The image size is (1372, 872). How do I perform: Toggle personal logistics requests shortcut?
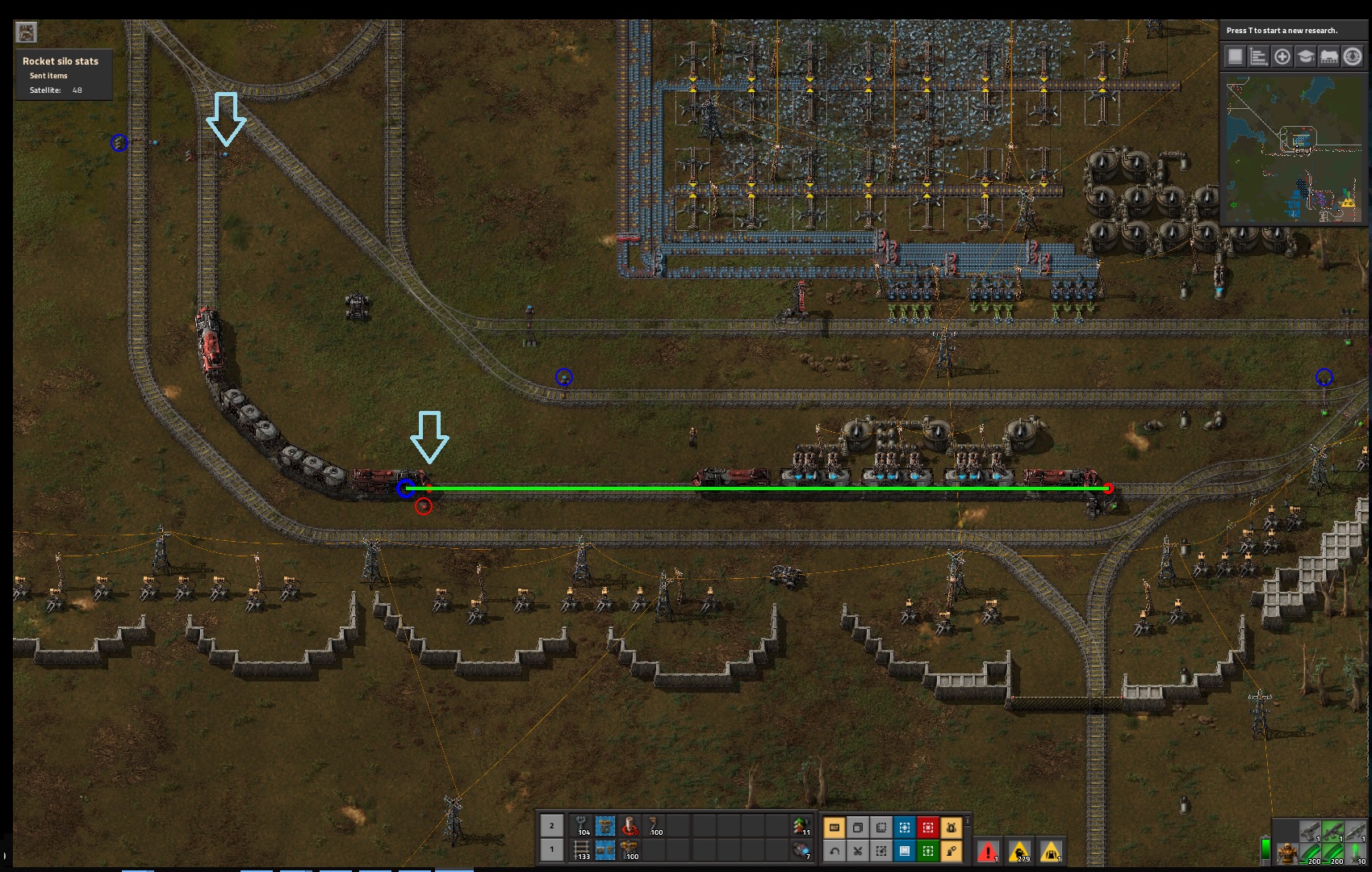952,851
